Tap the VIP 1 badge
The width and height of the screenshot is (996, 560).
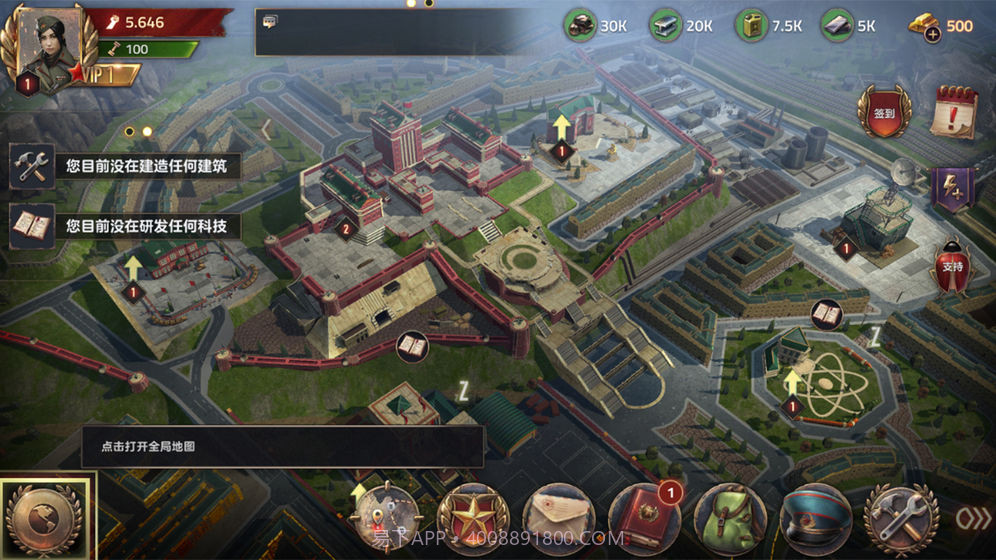(x=98, y=75)
